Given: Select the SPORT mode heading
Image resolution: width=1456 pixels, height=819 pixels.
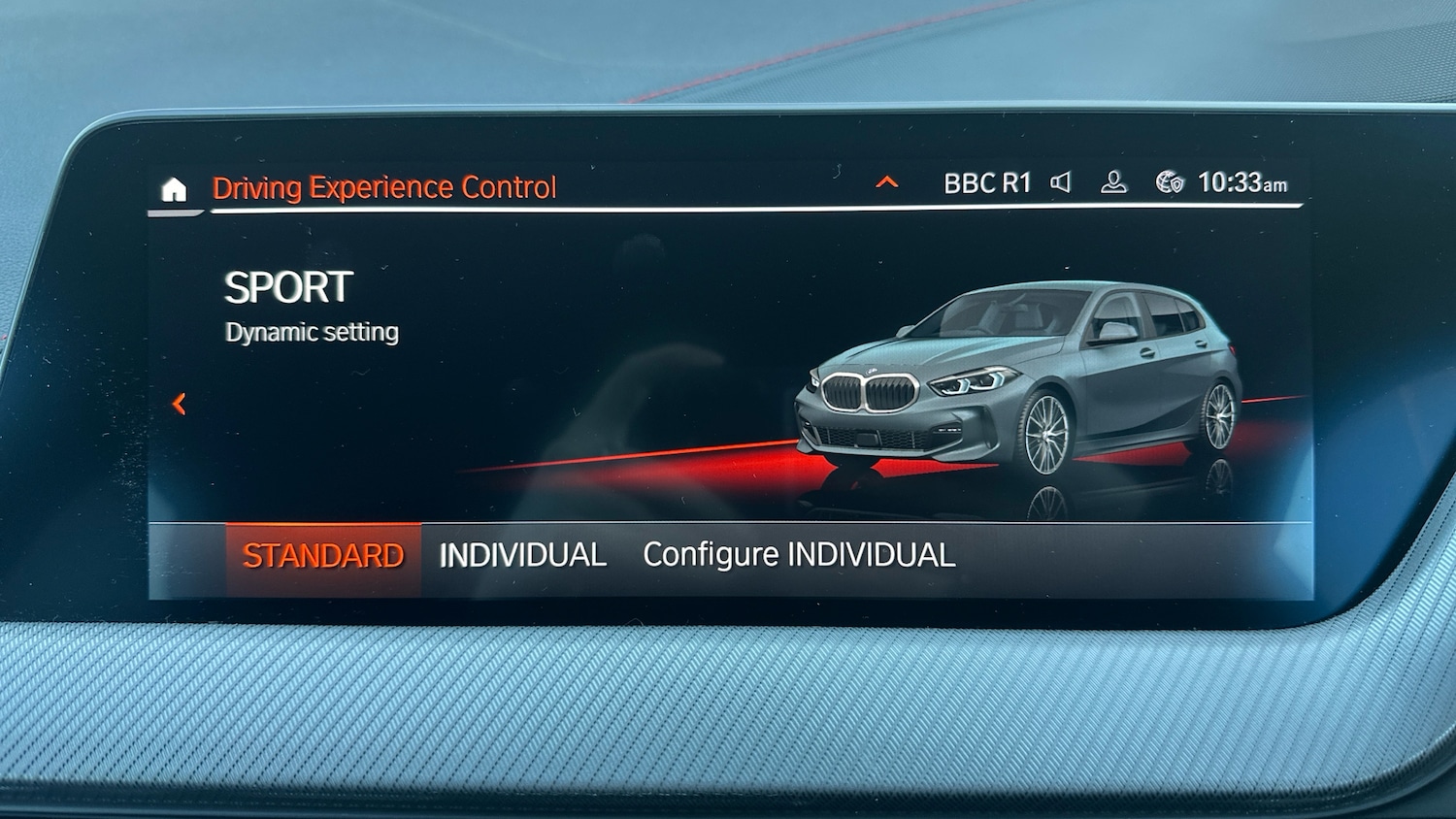Looking at the screenshot, I should pos(288,286).
